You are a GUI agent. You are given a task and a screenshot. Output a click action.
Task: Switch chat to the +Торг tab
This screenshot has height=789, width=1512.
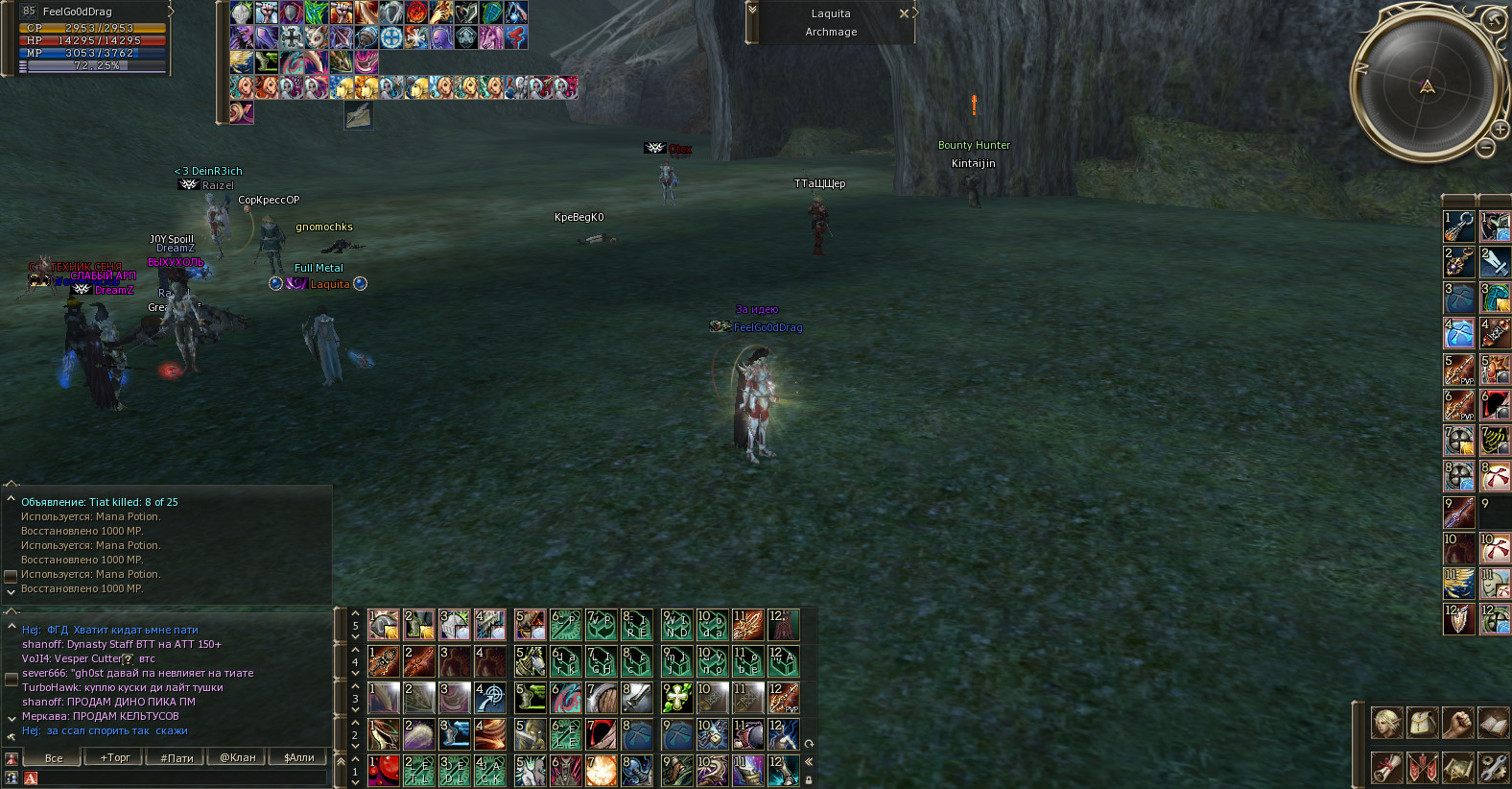(x=115, y=757)
